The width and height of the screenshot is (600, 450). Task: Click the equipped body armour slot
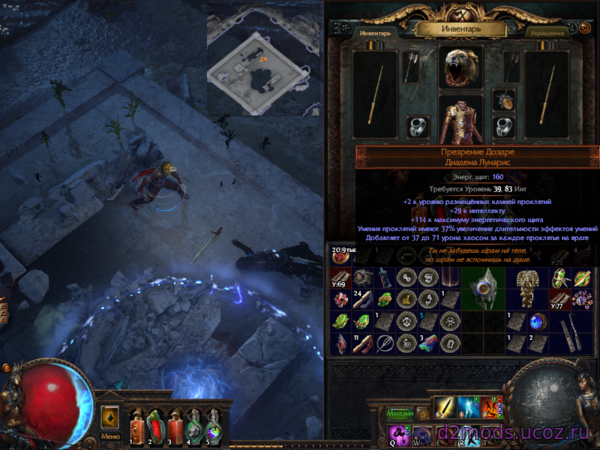point(461,118)
